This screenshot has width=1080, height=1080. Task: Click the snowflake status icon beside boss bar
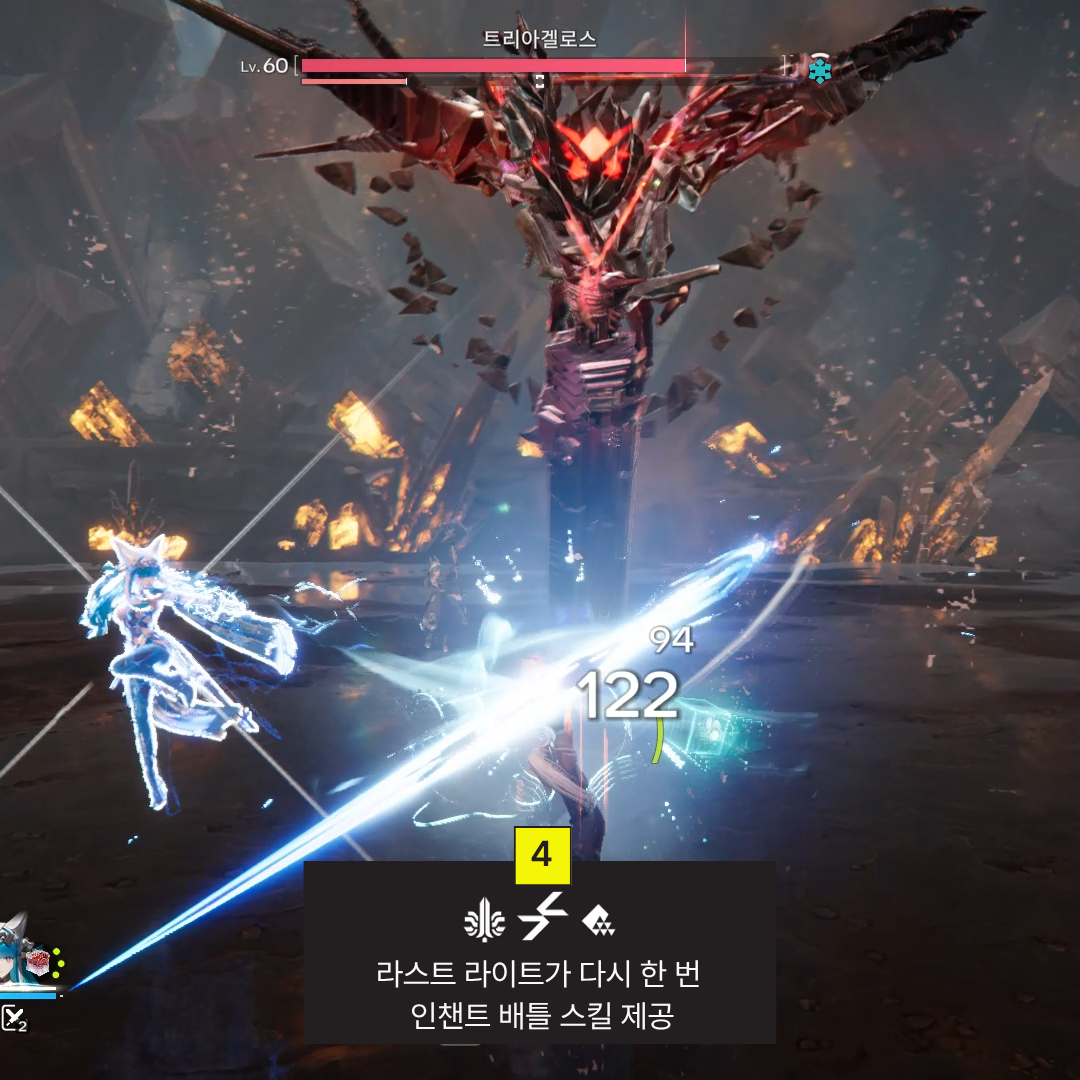pos(820,71)
